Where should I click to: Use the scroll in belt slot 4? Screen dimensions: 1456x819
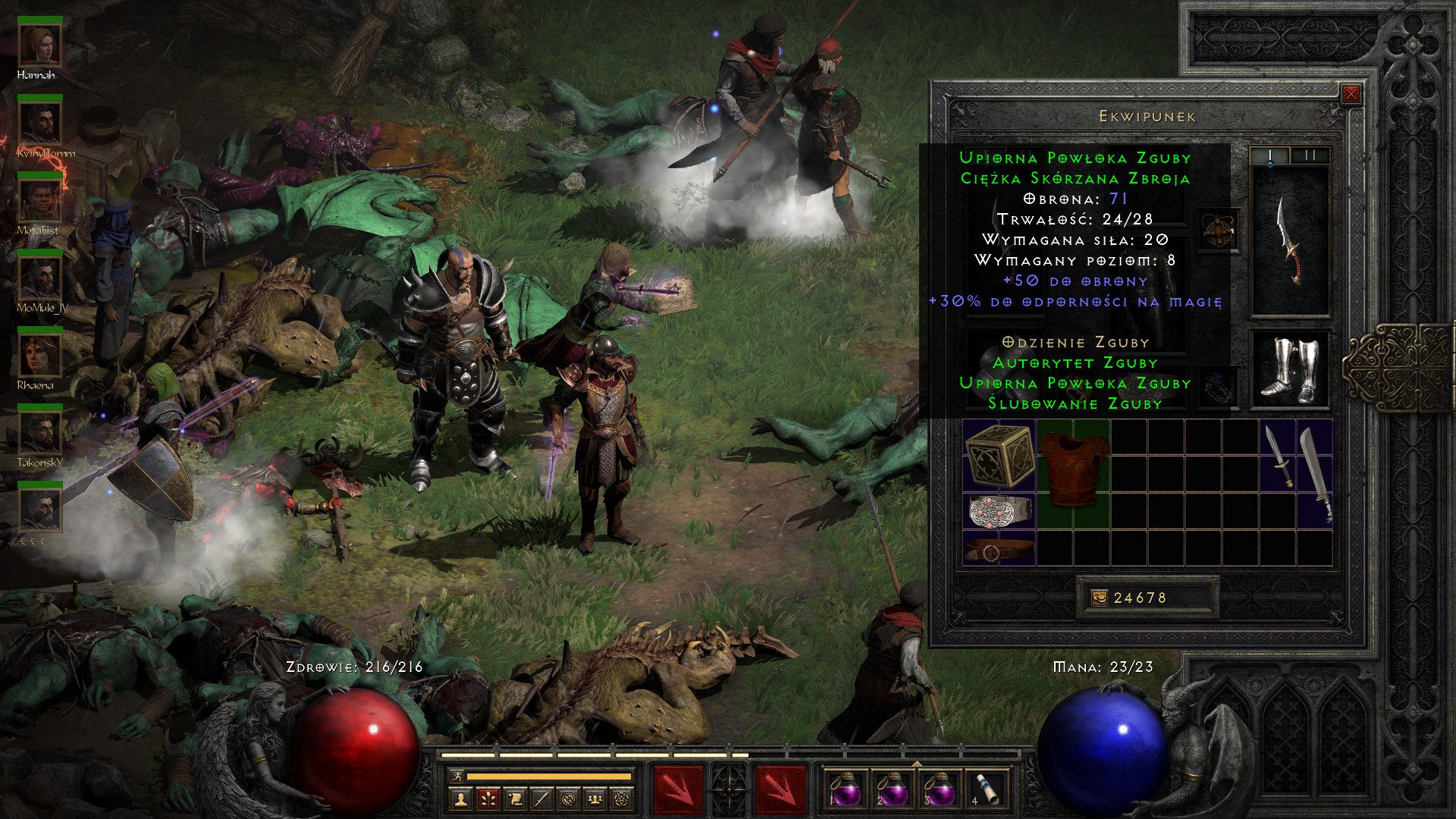point(986,789)
